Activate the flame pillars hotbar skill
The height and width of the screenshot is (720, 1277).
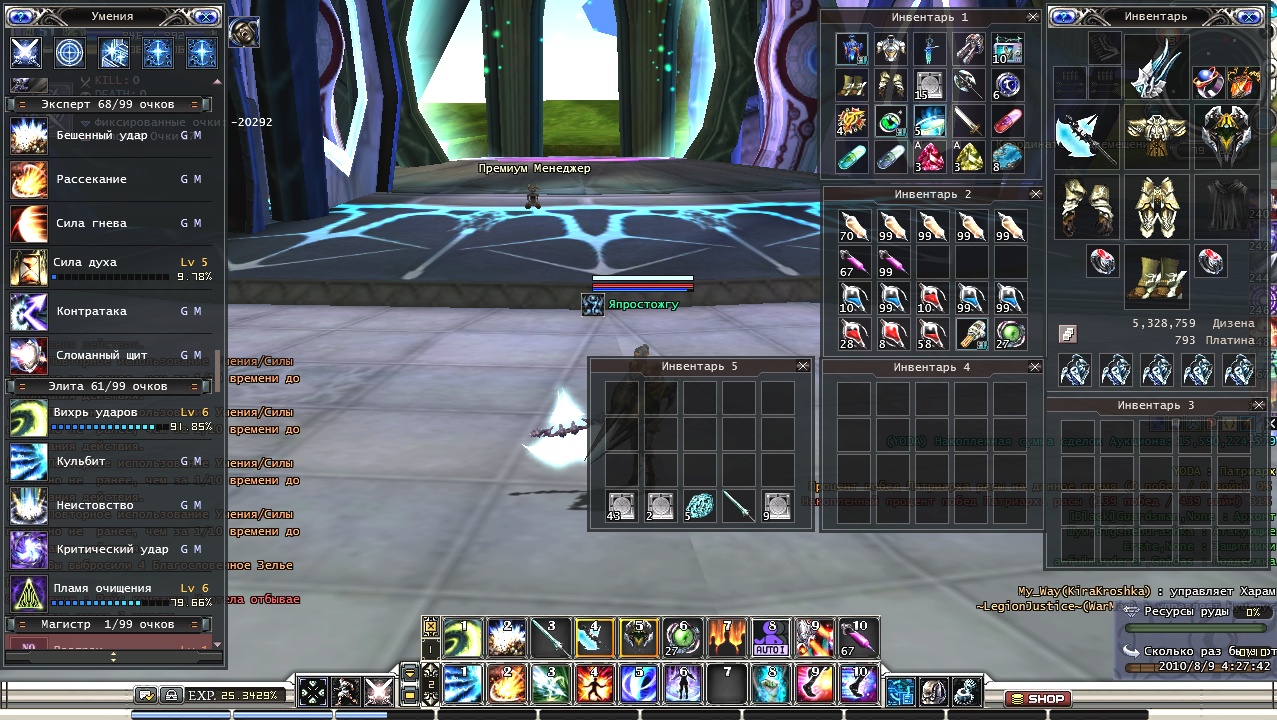(727, 637)
